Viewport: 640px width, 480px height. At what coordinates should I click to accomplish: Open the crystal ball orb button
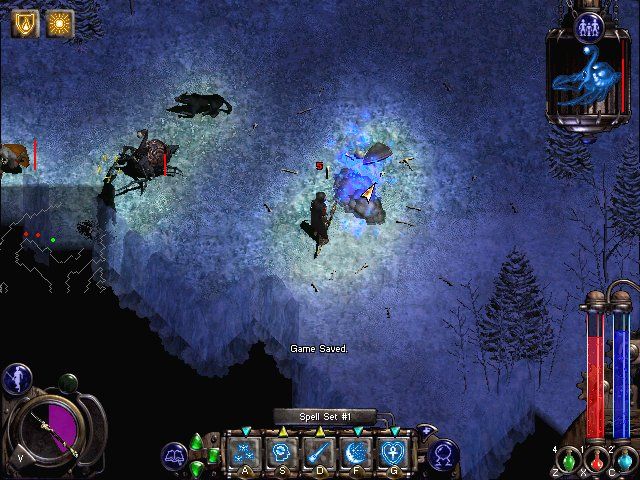(x=444, y=456)
